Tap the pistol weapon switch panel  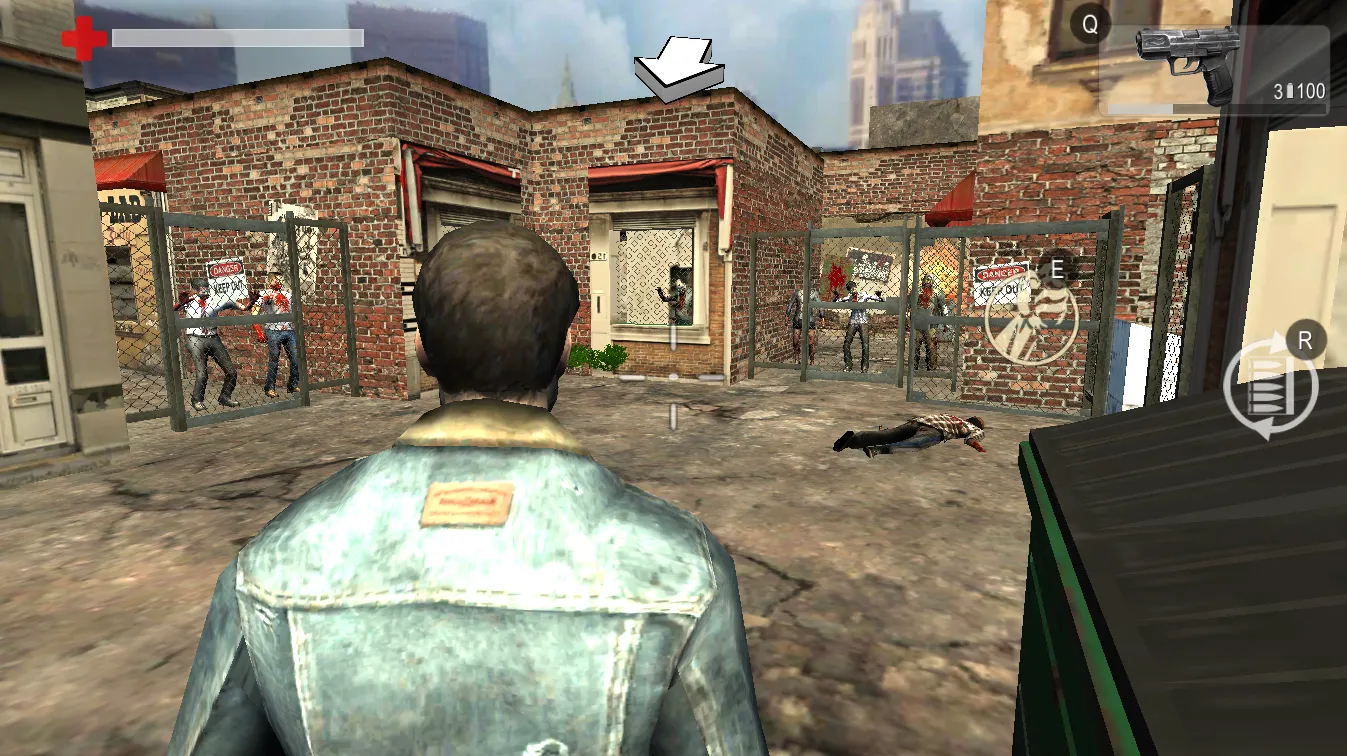coord(1214,70)
